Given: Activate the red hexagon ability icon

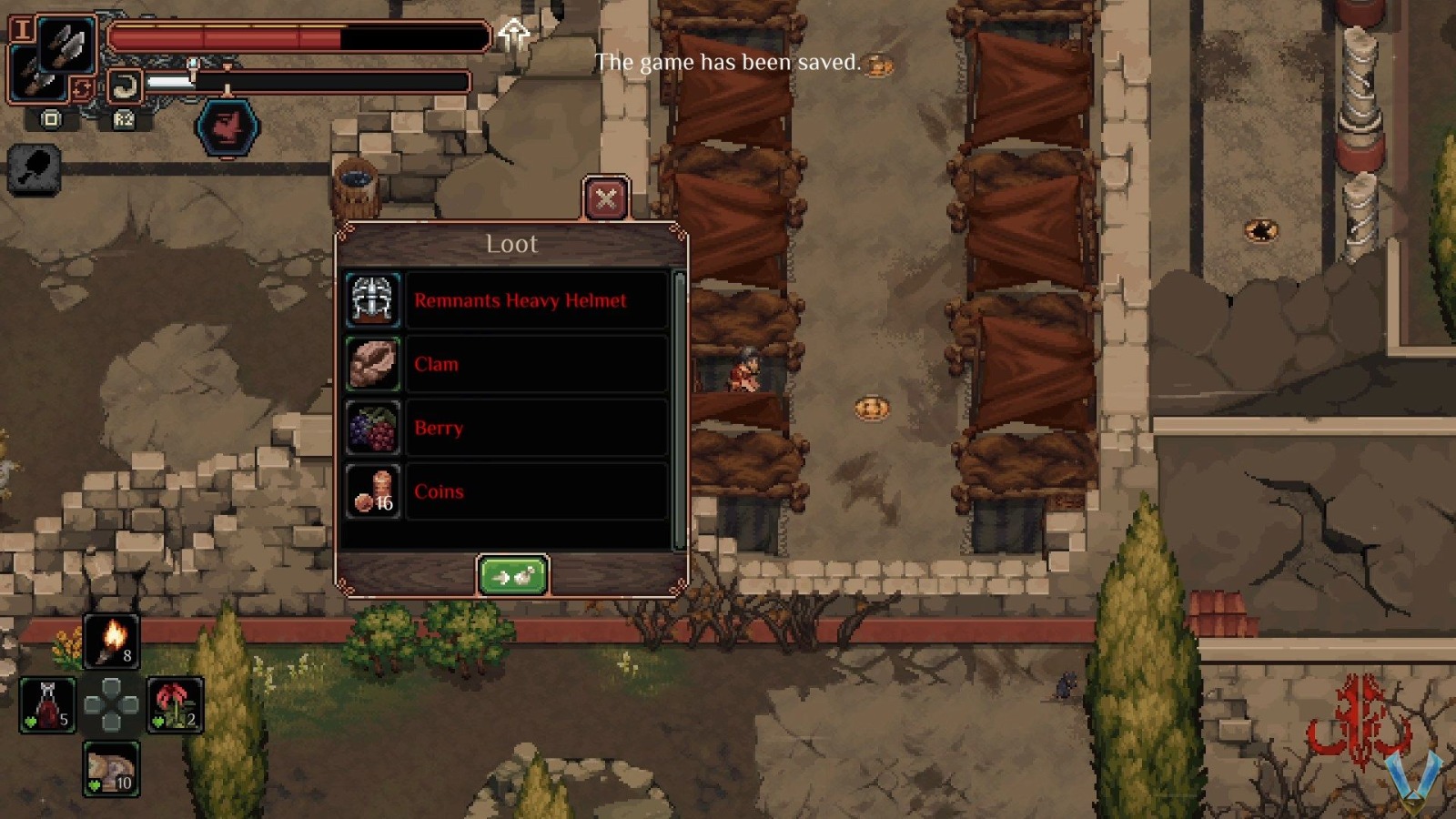Looking at the screenshot, I should pos(227,127).
